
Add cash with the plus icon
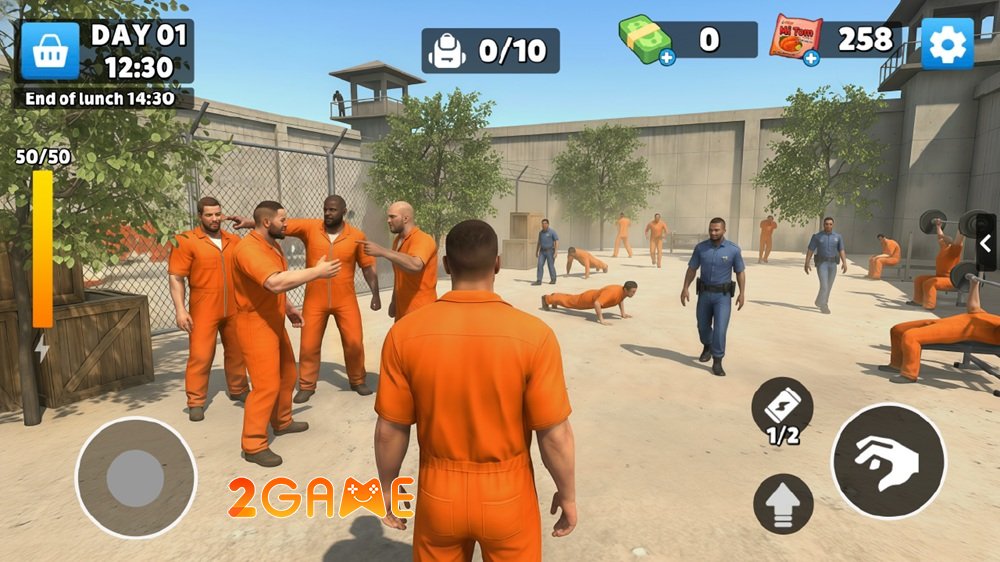(667, 58)
